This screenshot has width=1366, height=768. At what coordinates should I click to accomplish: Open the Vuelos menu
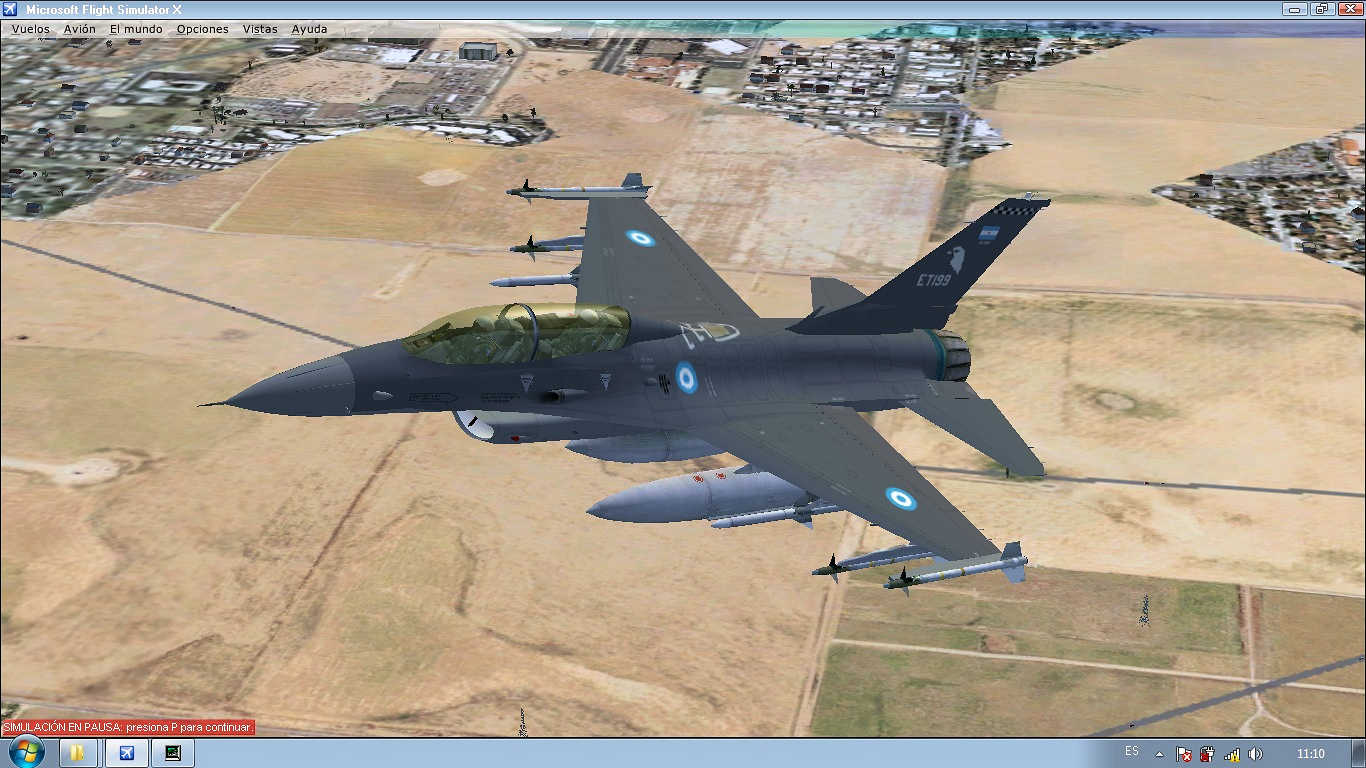coord(30,29)
